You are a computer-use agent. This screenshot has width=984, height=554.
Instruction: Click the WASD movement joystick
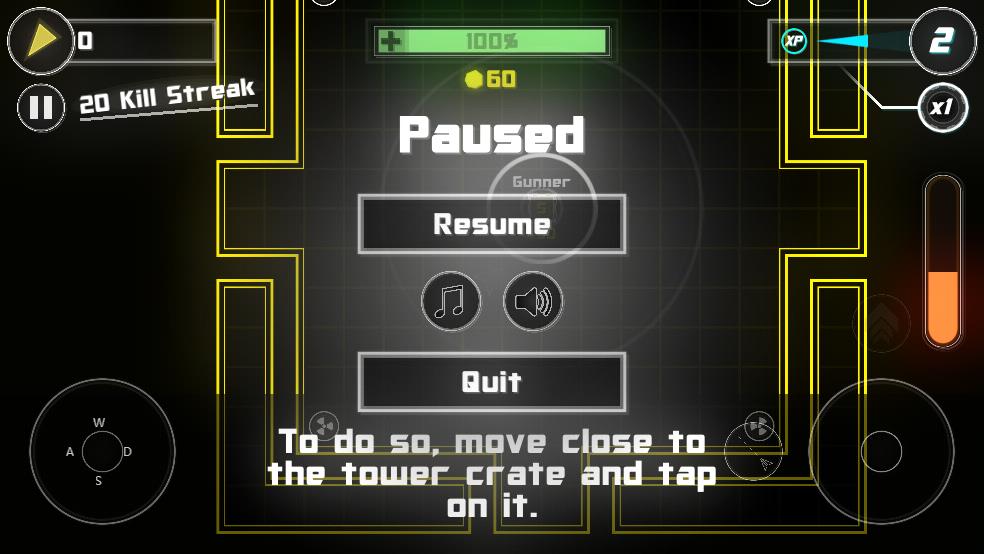[102, 451]
